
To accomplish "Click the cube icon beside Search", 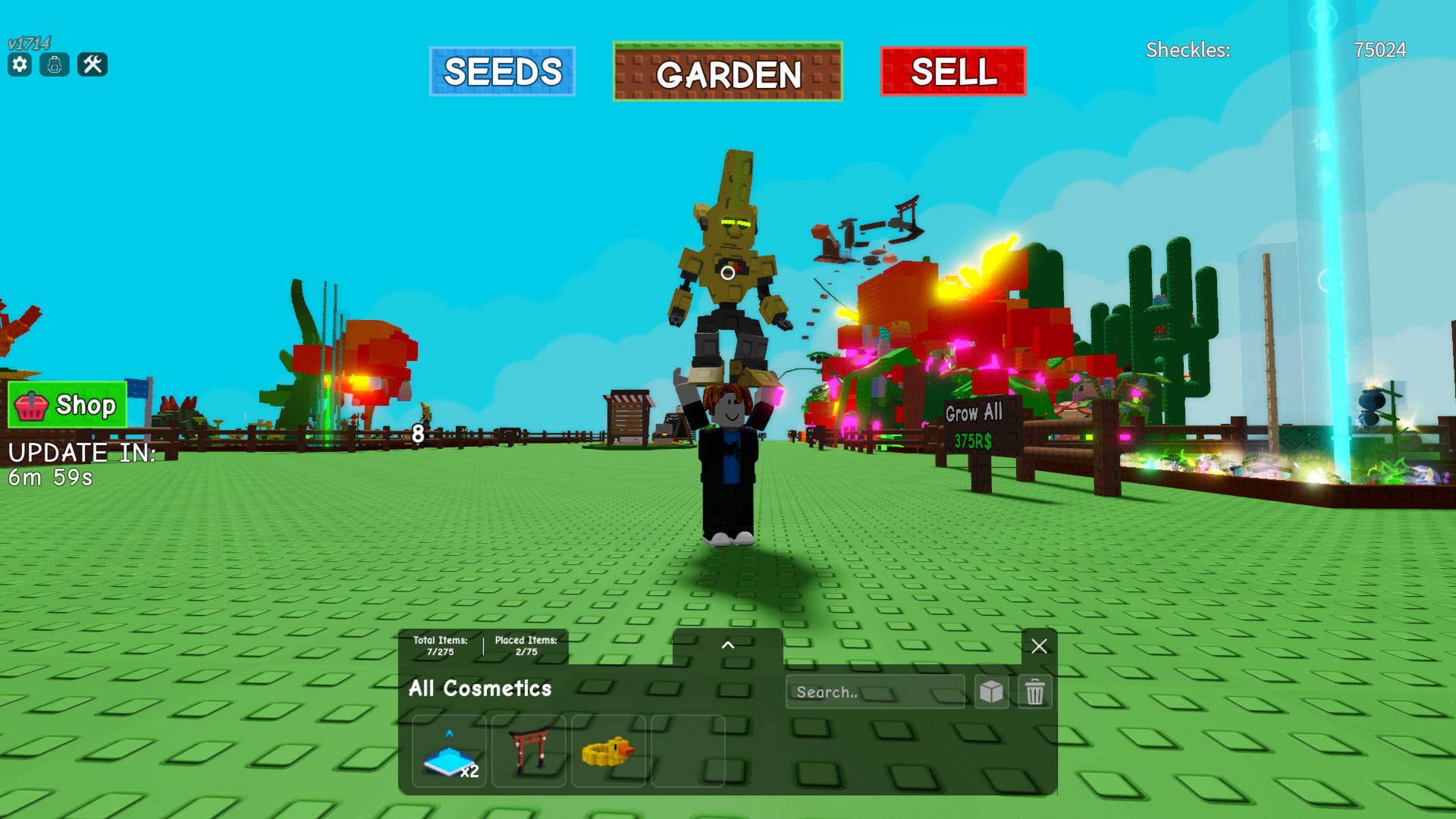I will 991,692.
